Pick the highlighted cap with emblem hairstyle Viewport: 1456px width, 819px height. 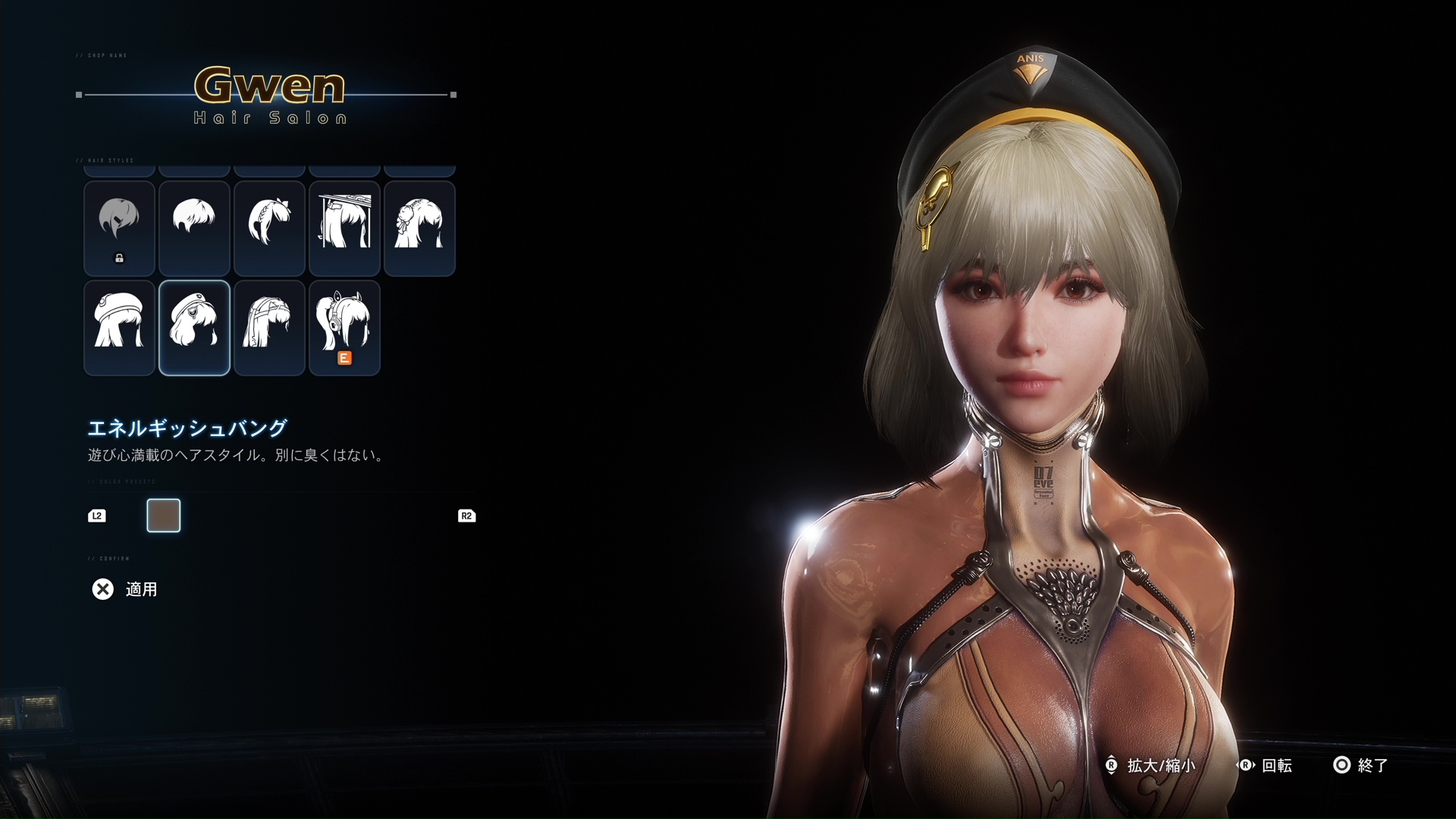click(x=194, y=328)
